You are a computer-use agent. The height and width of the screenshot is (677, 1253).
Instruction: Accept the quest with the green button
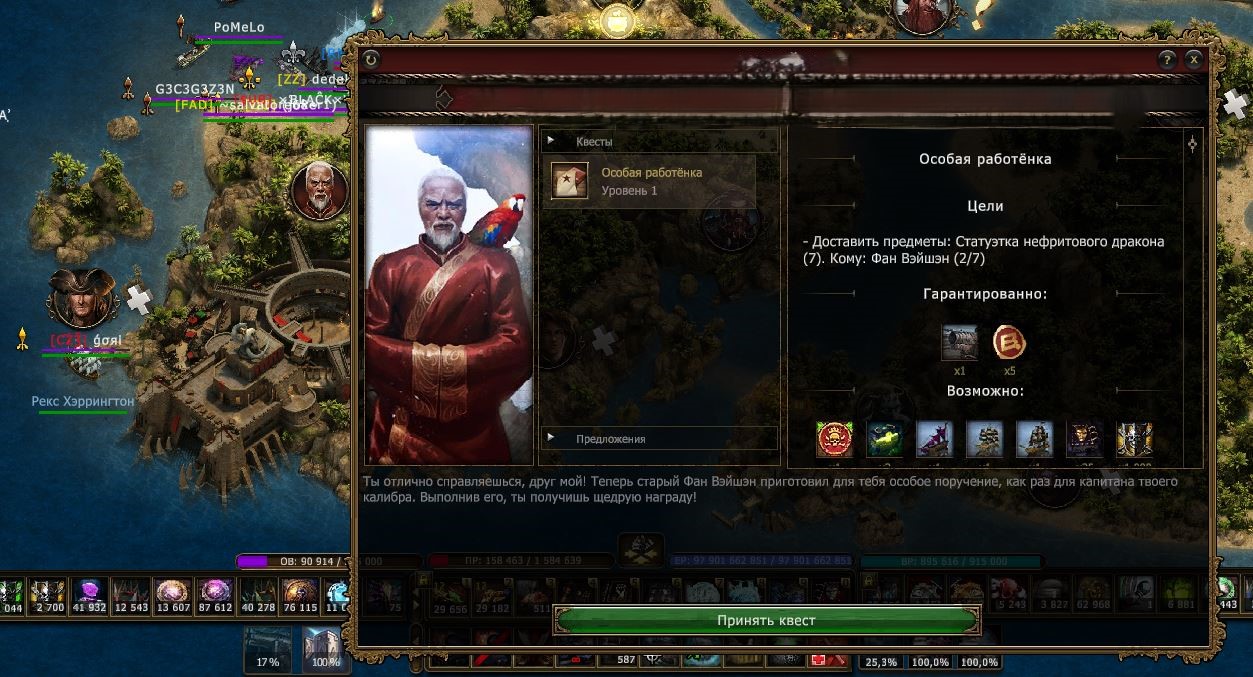[766, 620]
